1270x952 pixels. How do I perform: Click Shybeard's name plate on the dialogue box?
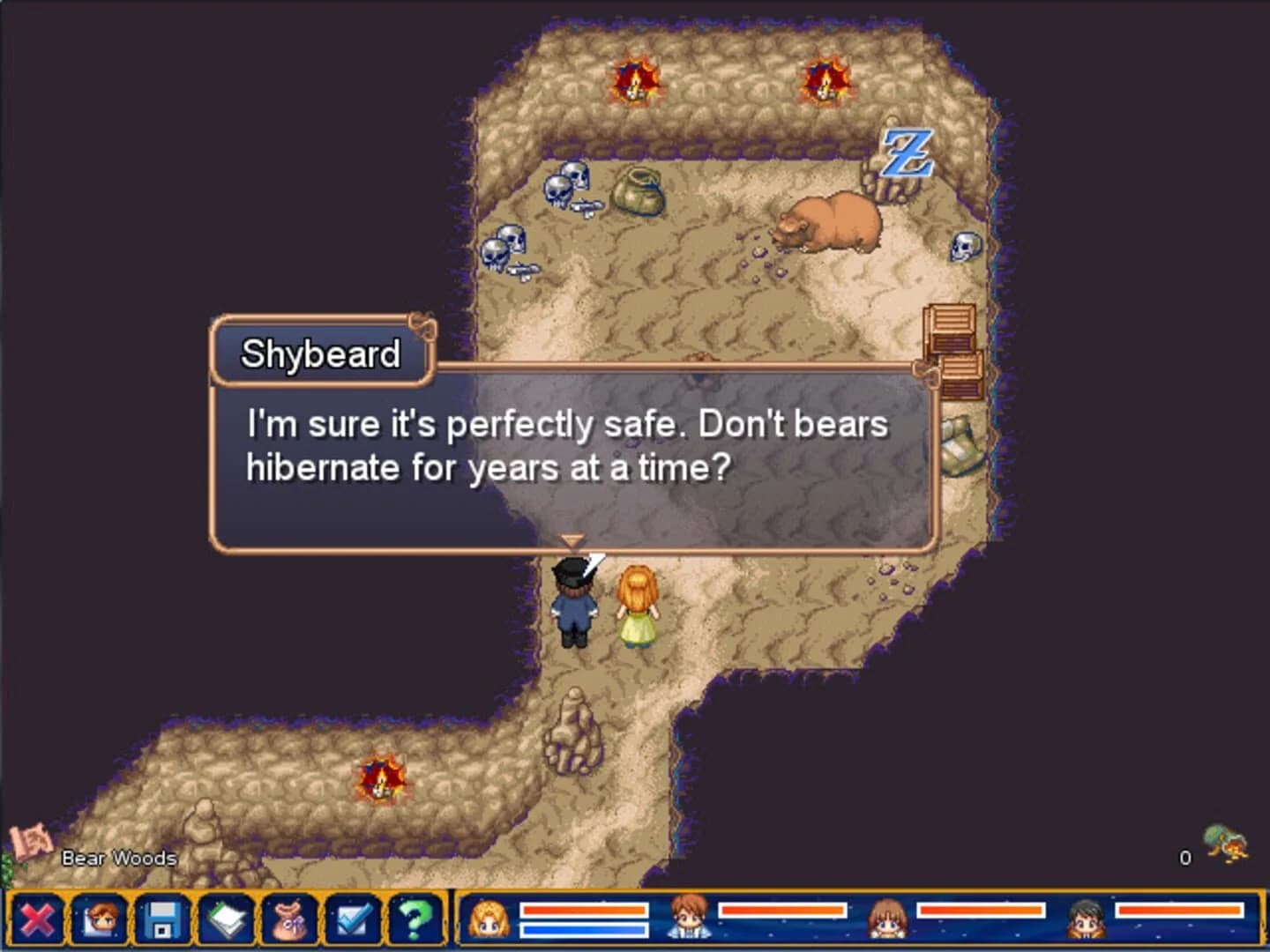coord(320,353)
